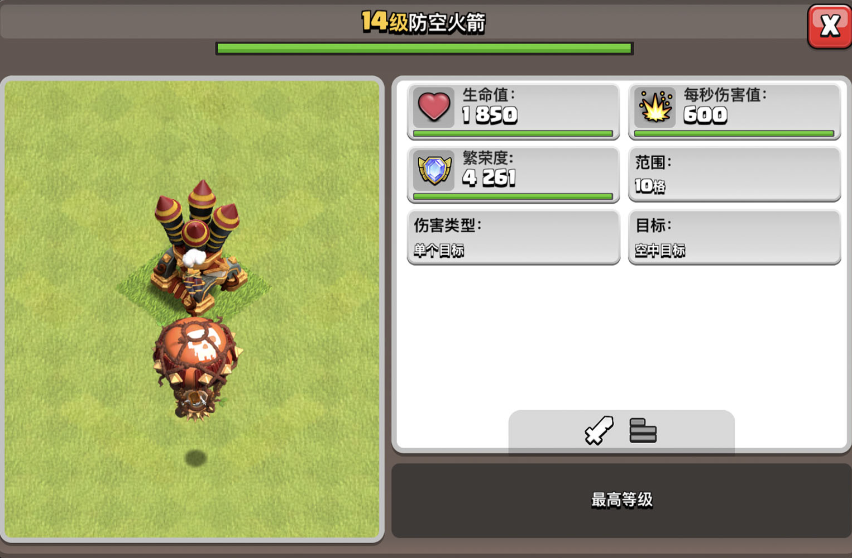Open the sword and bars stats tab
Viewport: 852px width, 558px height.
click(621, 432)
